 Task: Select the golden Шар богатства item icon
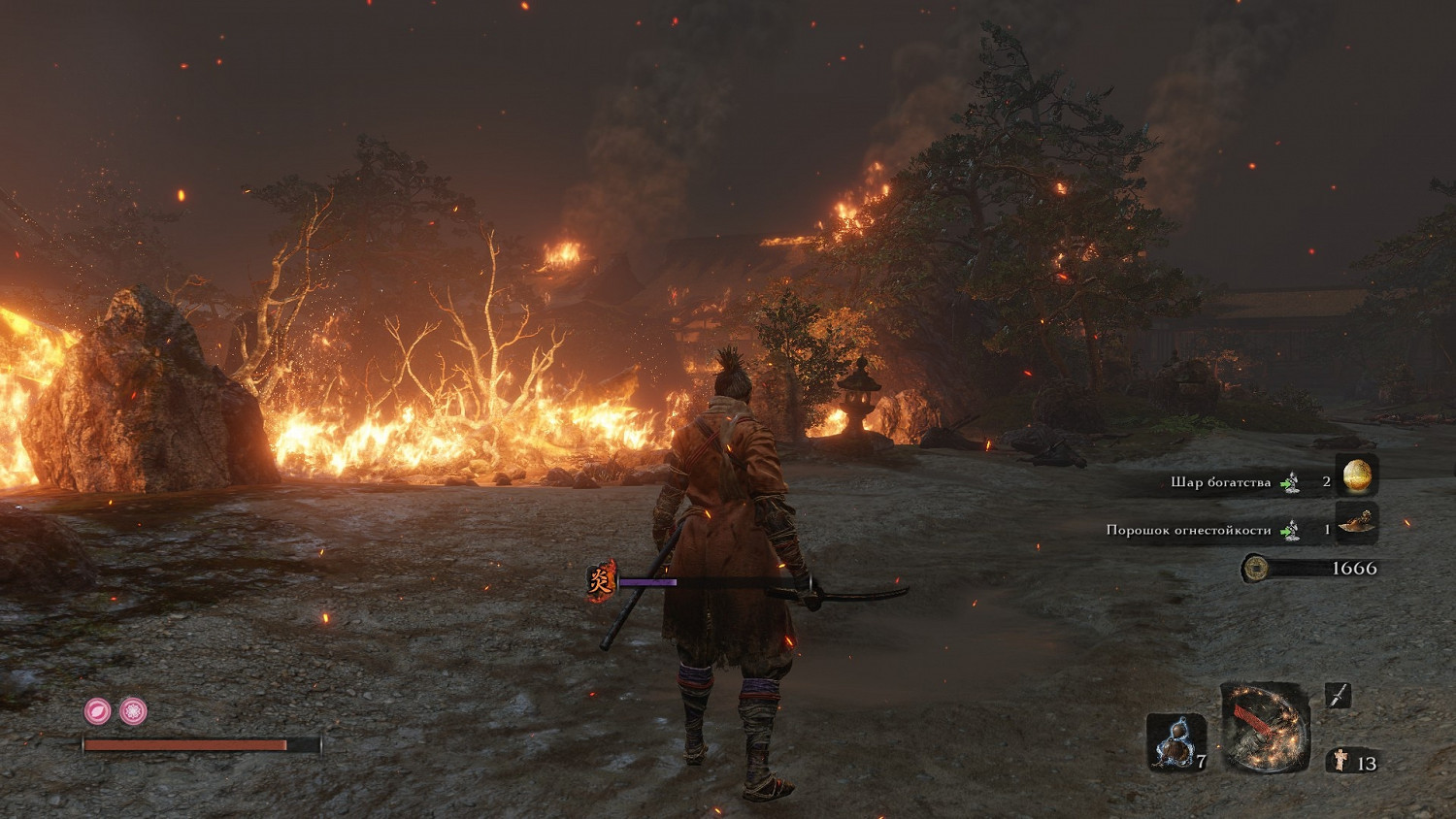(x=1357, y=476)
